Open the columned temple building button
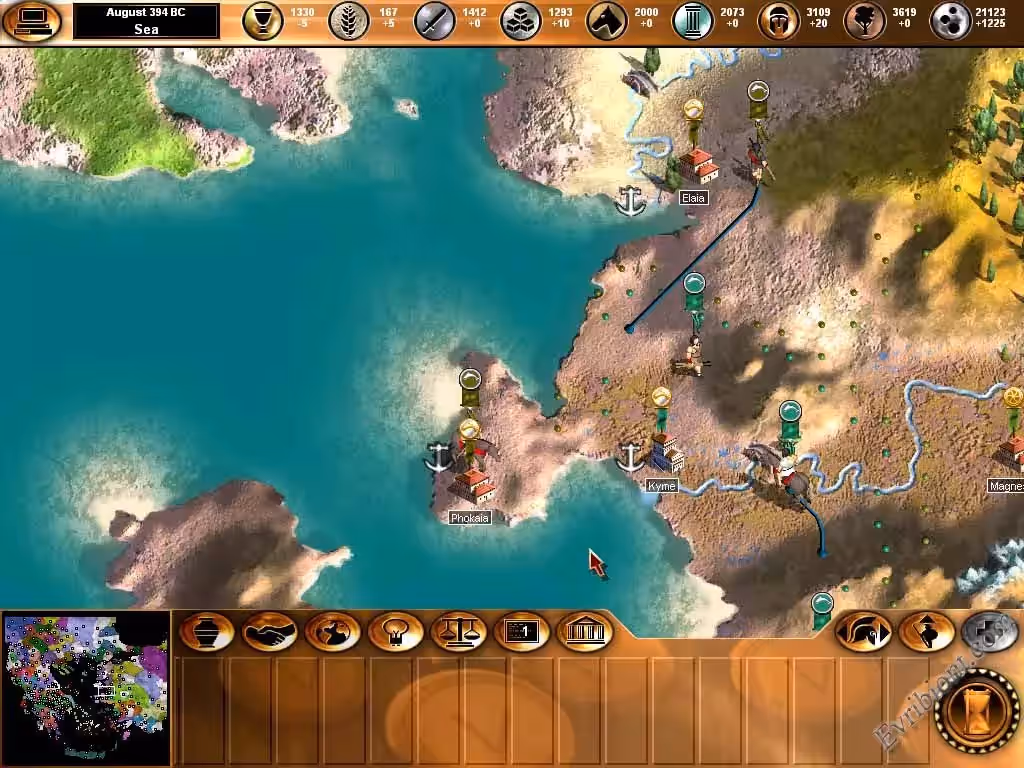Screen dimensions: 1024x768 tap(585, 632)
